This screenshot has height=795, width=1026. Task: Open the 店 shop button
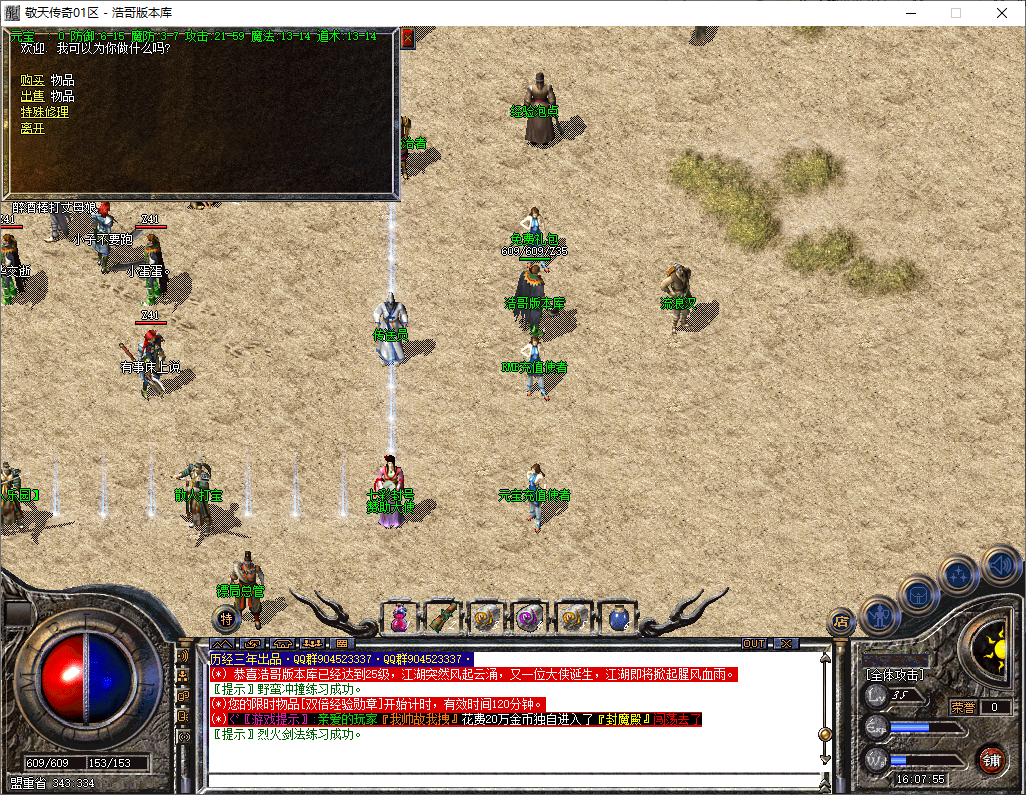pyautogui.click(x=841, y=621)
